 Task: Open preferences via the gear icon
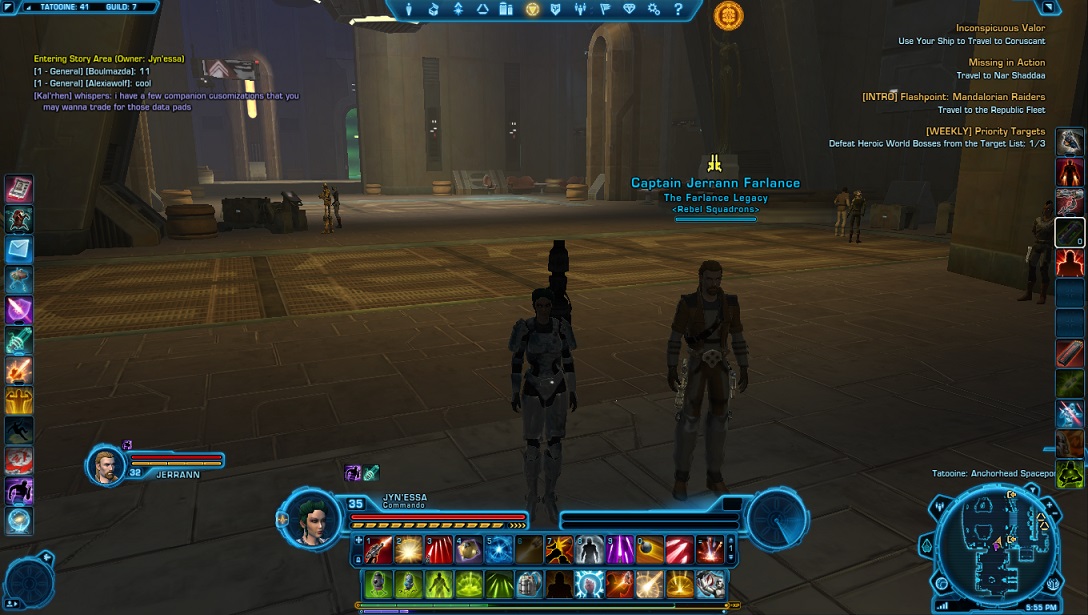[653, 9]
